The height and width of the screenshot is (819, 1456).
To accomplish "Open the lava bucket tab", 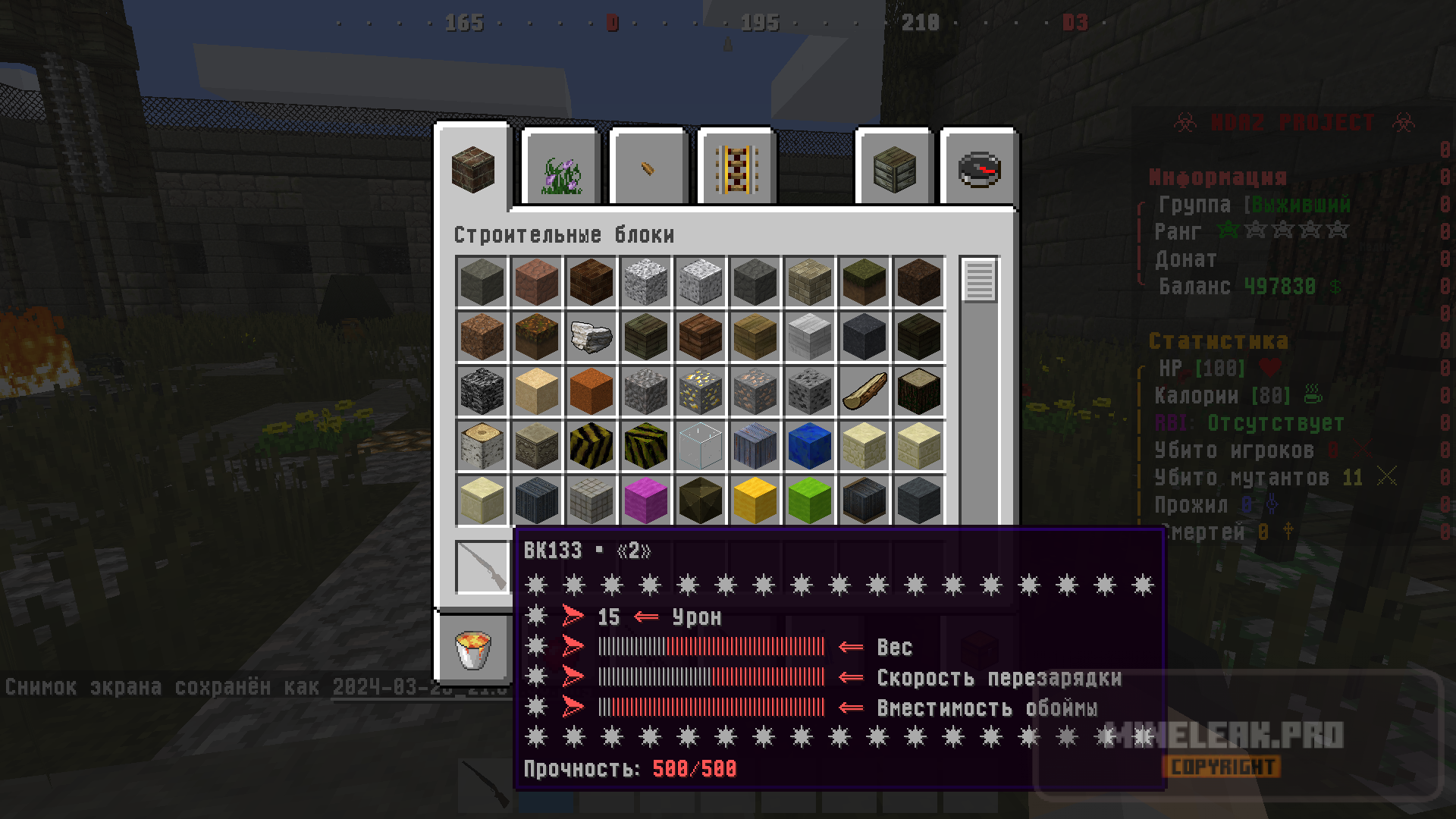I will click(473, 651).
